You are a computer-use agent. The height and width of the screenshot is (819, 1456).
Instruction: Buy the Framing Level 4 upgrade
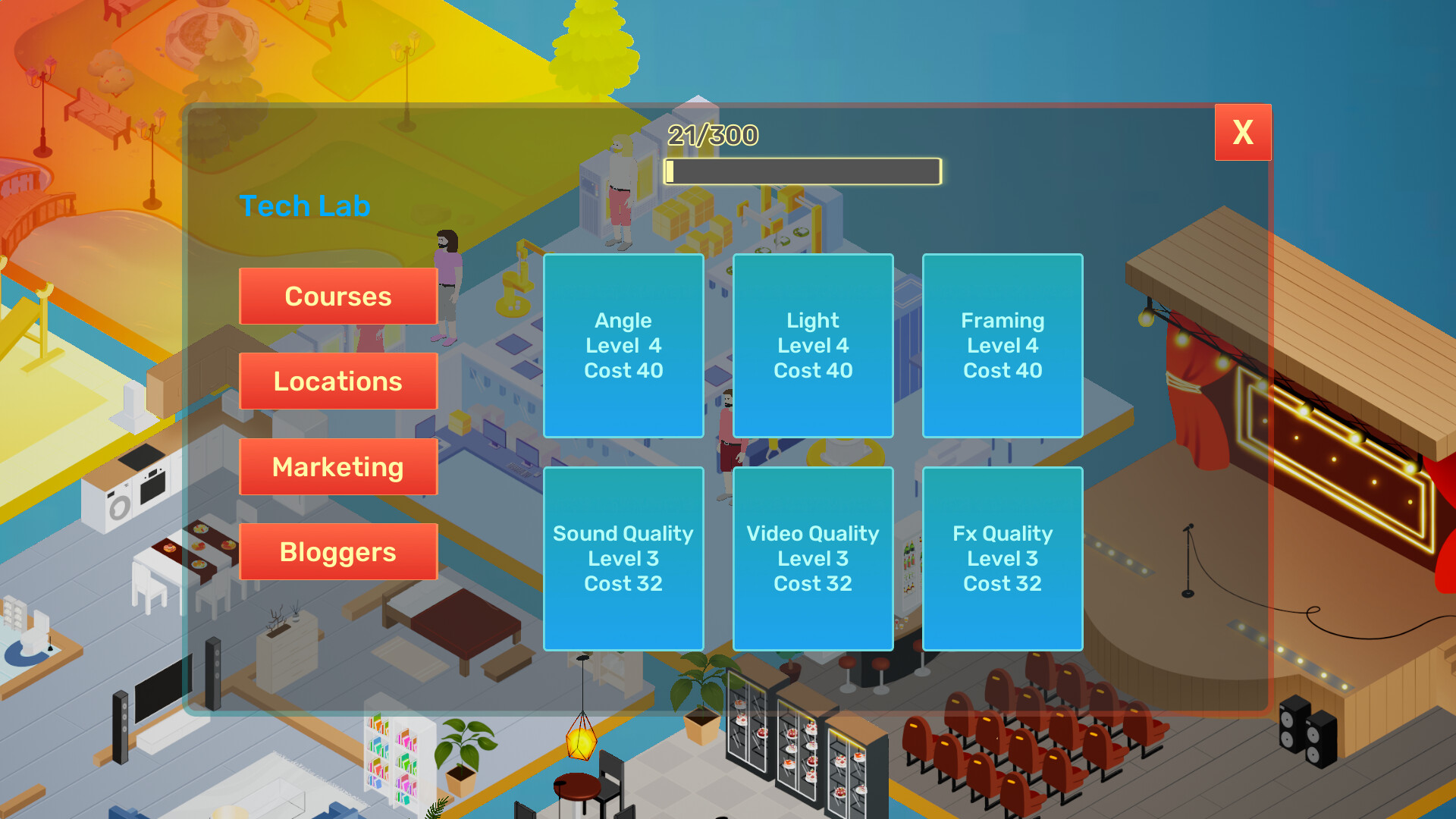[1003, 345]
